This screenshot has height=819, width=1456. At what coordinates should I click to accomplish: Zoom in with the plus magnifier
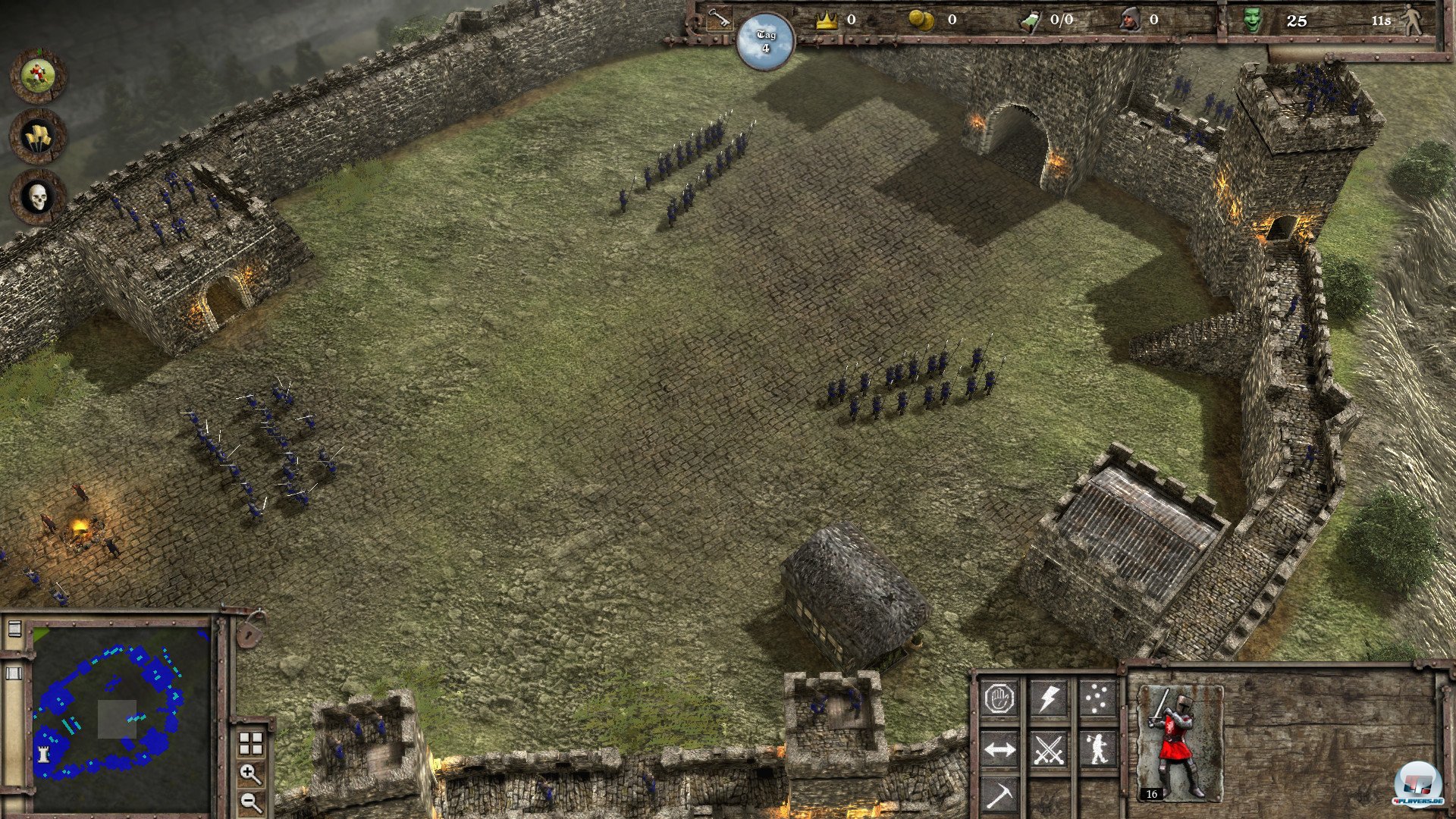(250, 774)
